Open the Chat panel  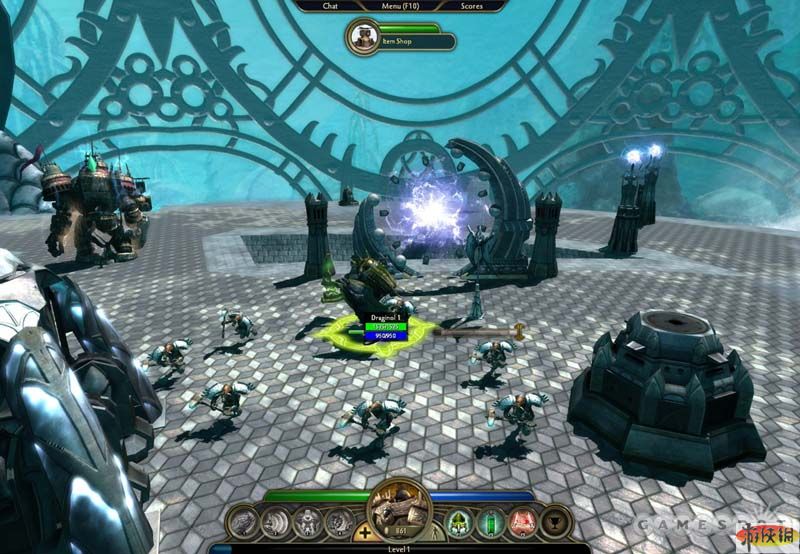pyautogui.click(x=330, y=5)
